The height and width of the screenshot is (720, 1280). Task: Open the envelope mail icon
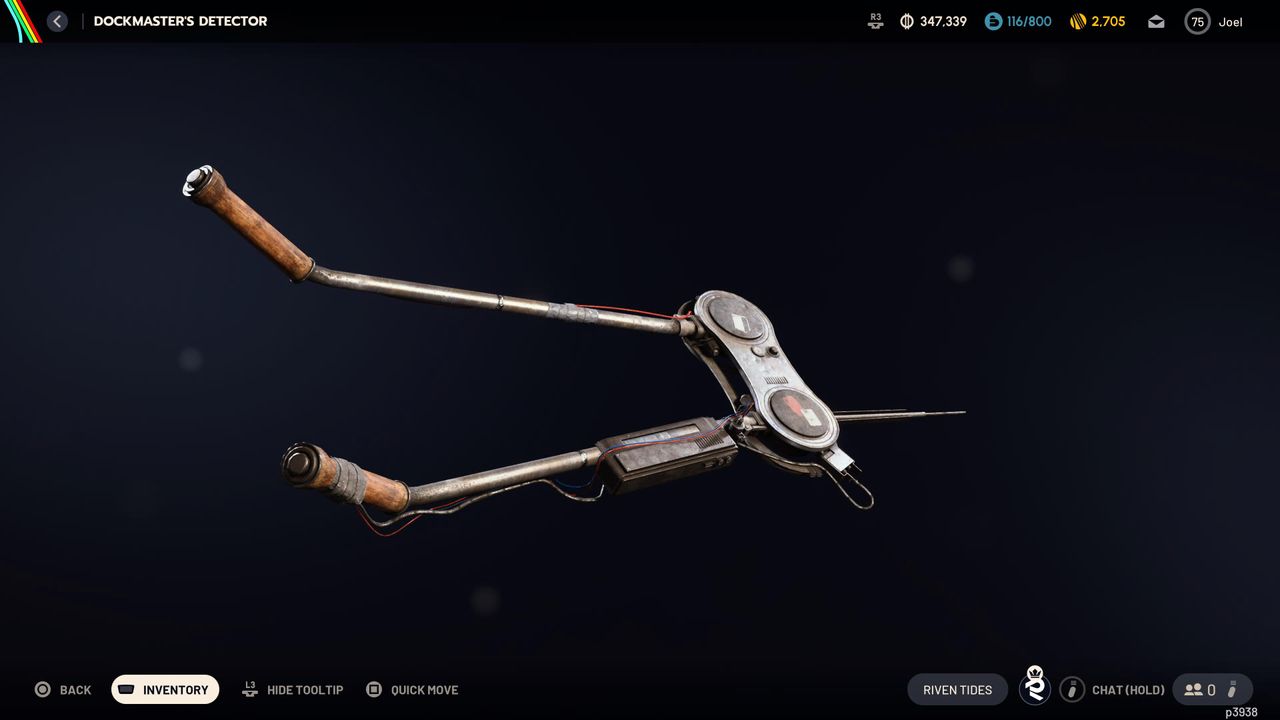coord(1155,20)
